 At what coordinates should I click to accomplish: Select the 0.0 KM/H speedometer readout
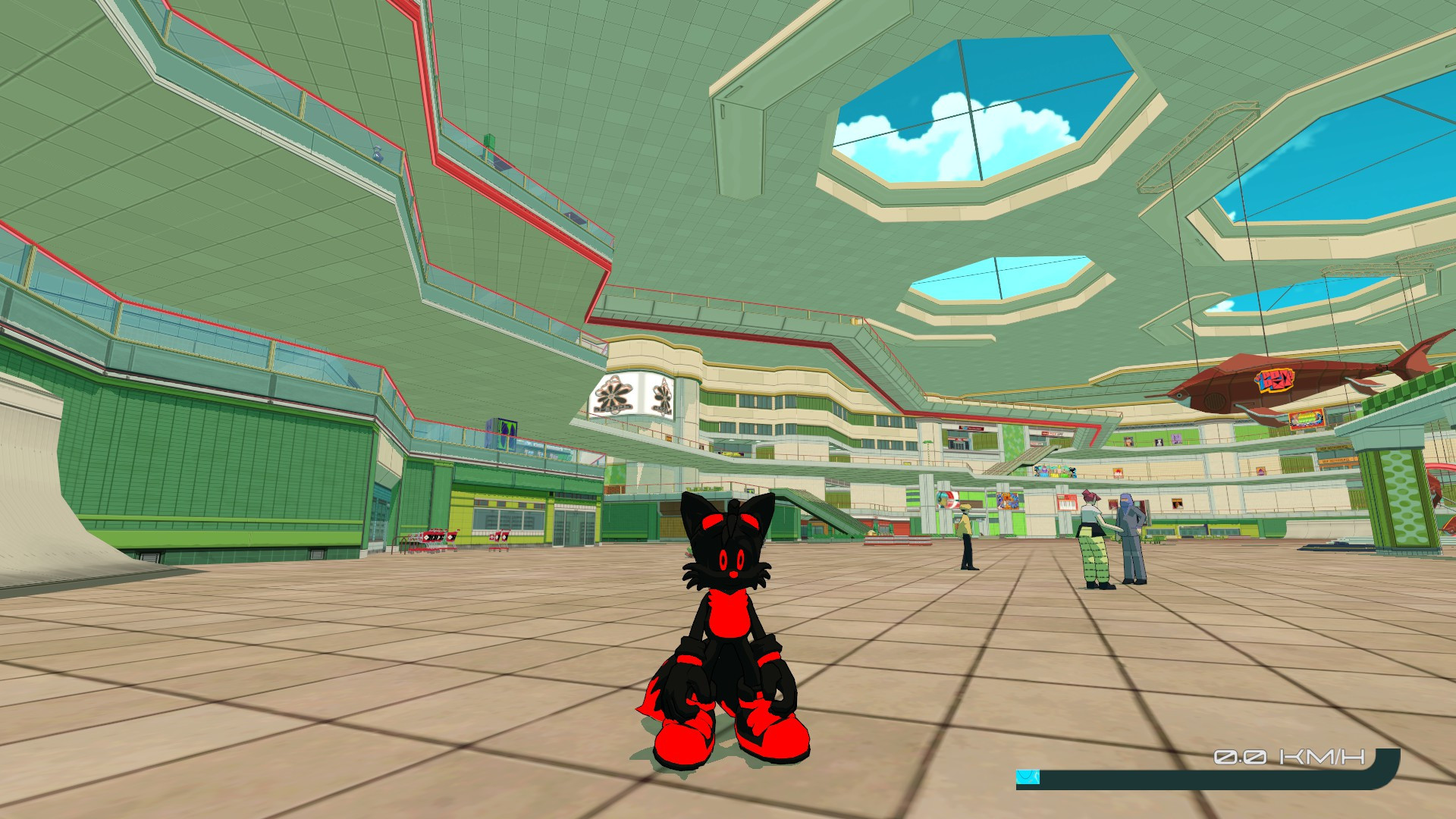click(x=1289, y=757)
